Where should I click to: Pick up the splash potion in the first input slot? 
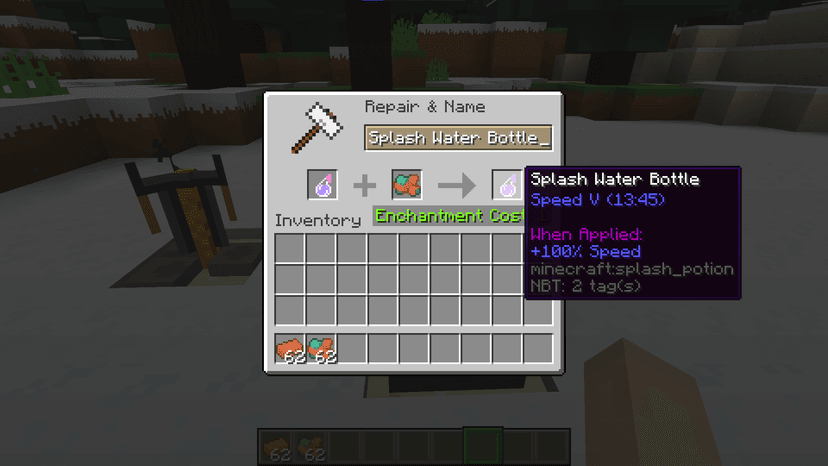(x=322, y=185)
